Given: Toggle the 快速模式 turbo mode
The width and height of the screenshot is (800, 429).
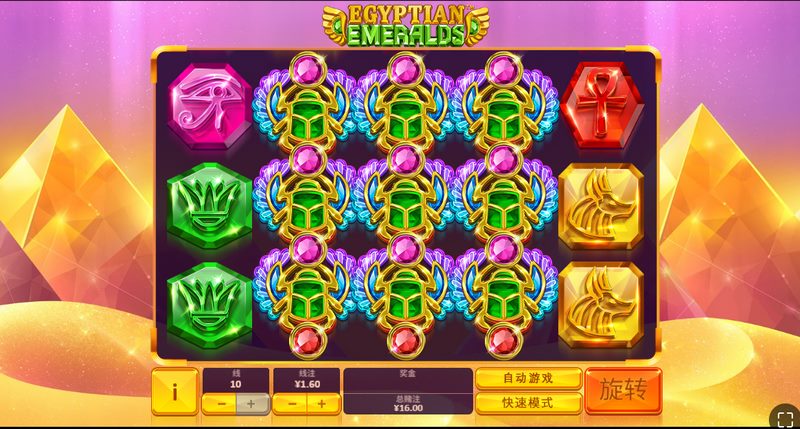Looking at the screenshot, I should [x=528, y=403].
